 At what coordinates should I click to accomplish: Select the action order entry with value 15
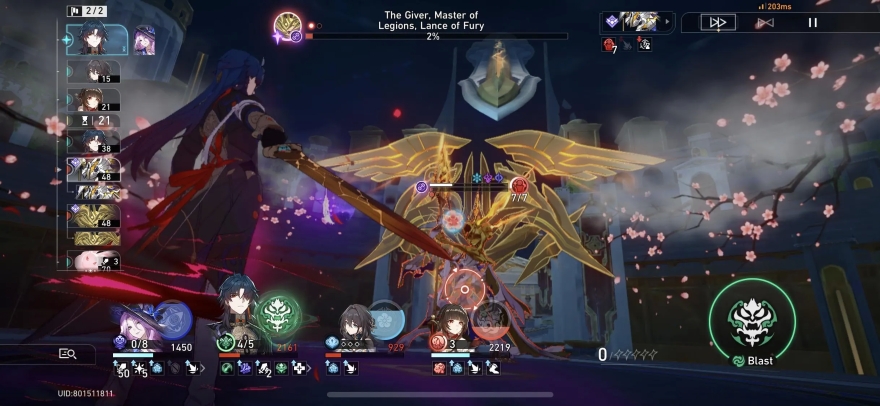(x=97, y=72)
